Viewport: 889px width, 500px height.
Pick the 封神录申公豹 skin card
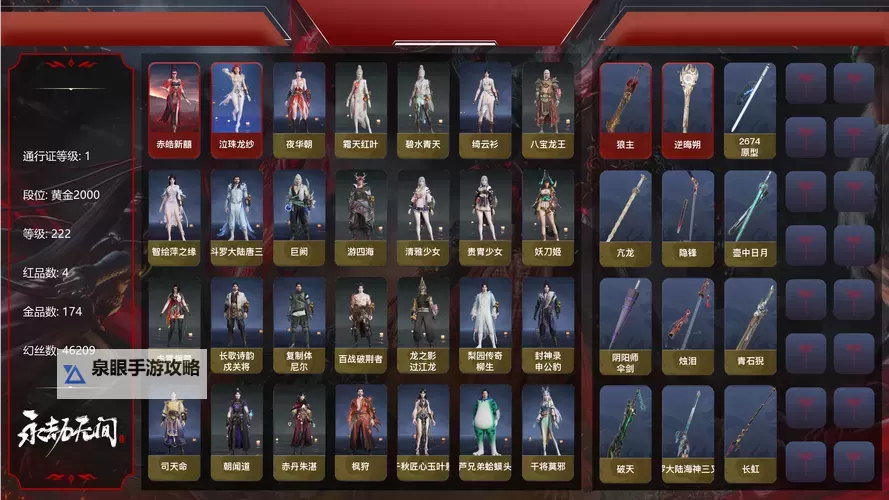(x=546, y=323)
